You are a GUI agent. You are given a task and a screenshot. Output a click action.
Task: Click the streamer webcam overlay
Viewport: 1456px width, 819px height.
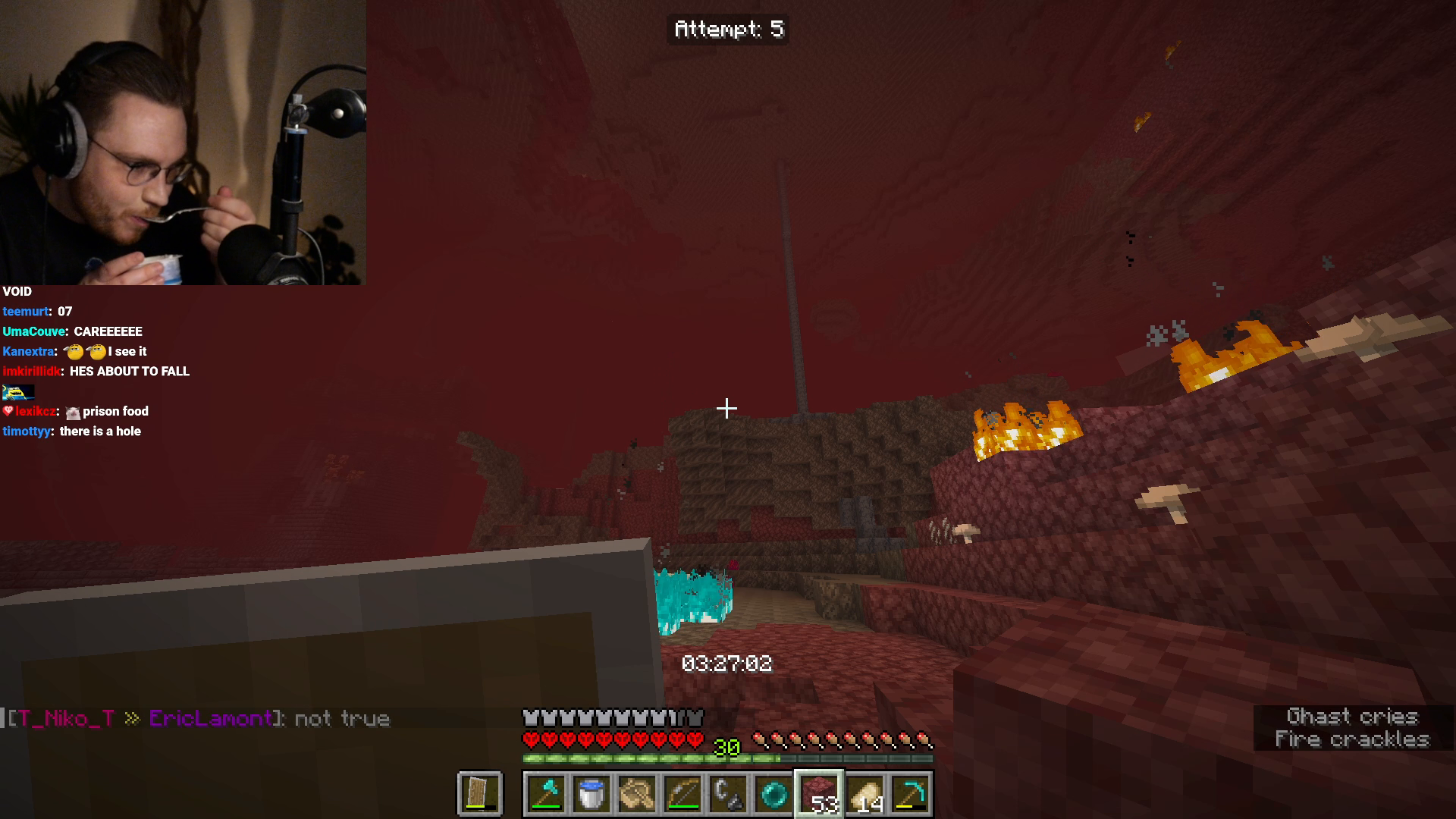point(182,144)
